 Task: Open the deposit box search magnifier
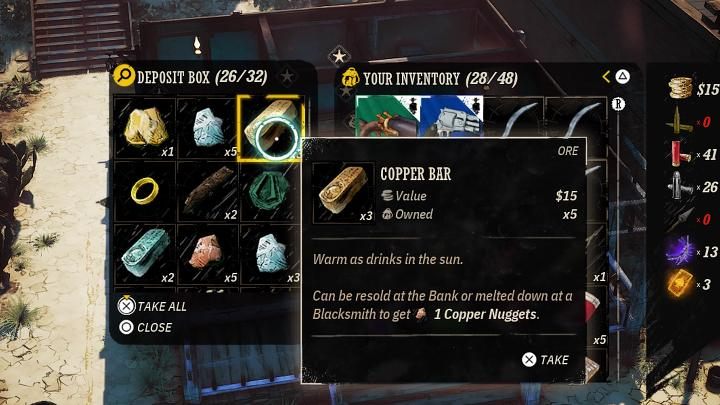pyautogui.click(x=124, y=75)
